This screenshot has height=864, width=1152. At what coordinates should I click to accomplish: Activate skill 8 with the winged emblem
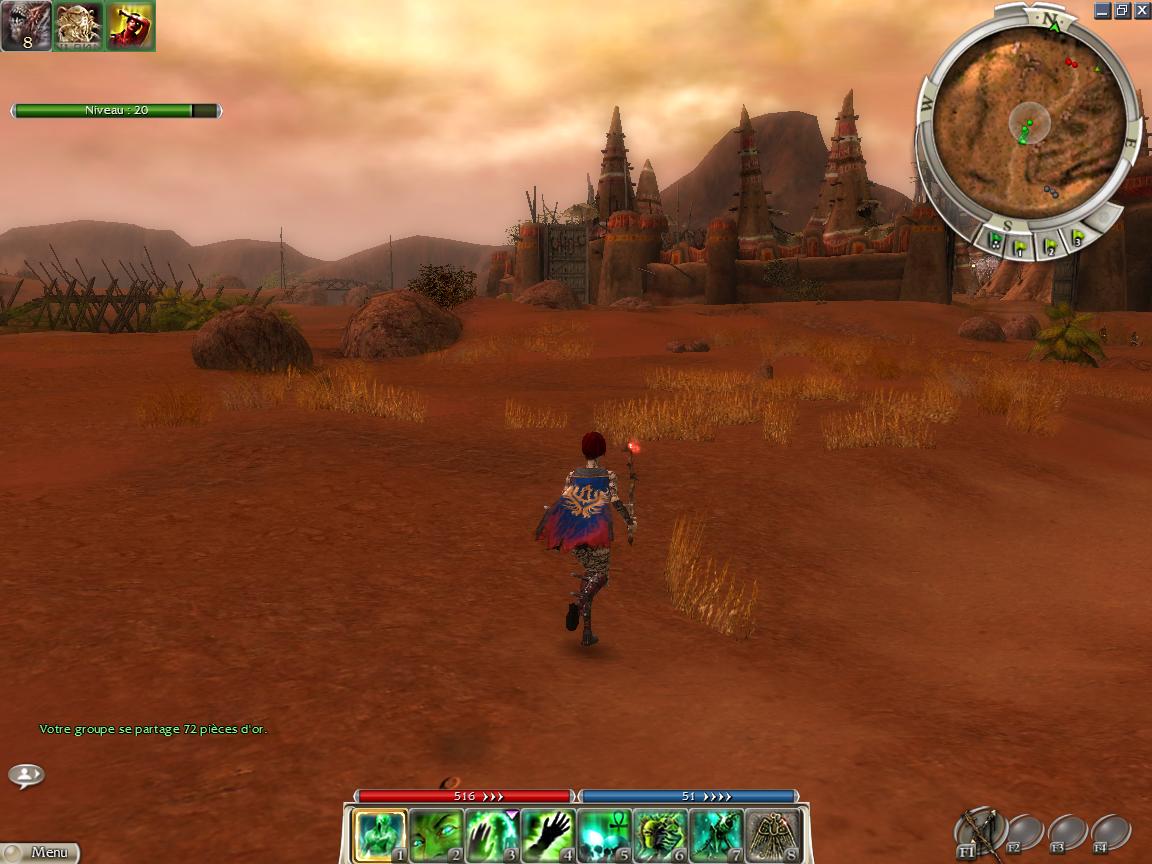(x=773, y=836)
